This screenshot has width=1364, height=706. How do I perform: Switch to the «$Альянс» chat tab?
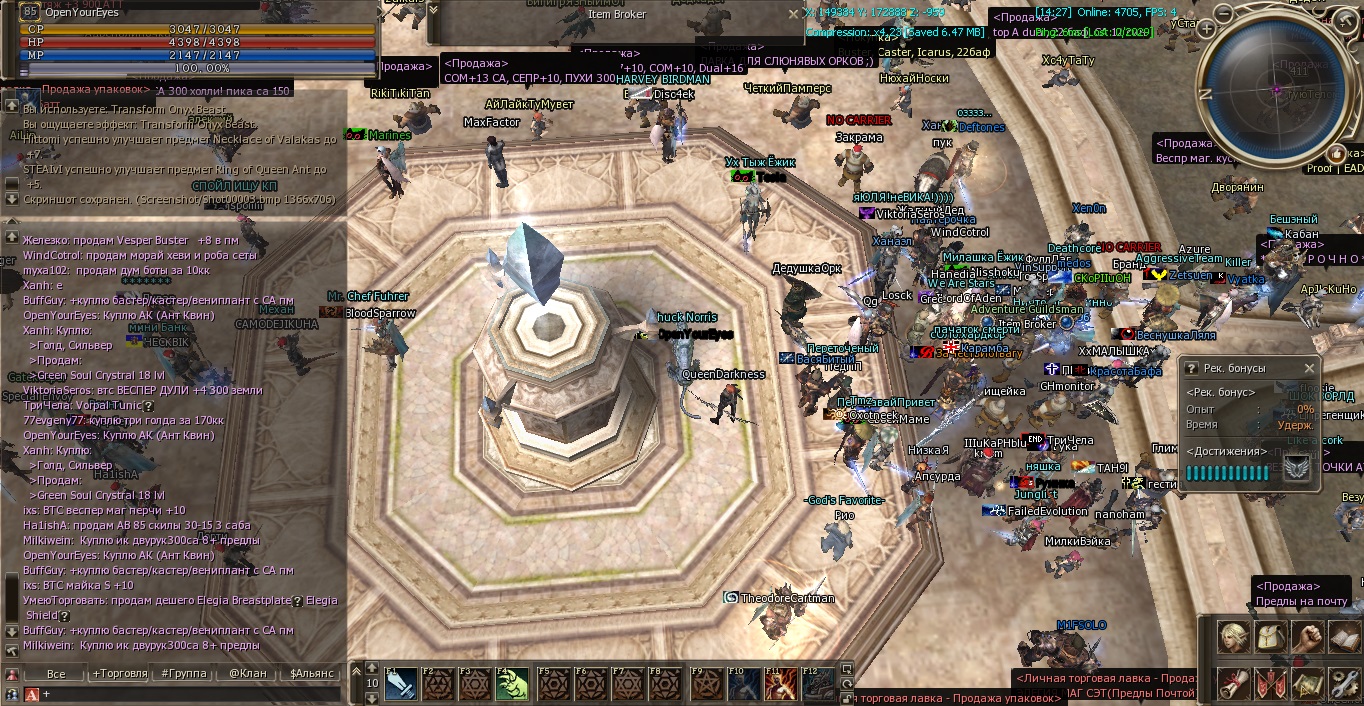click(x=311, y=673)
